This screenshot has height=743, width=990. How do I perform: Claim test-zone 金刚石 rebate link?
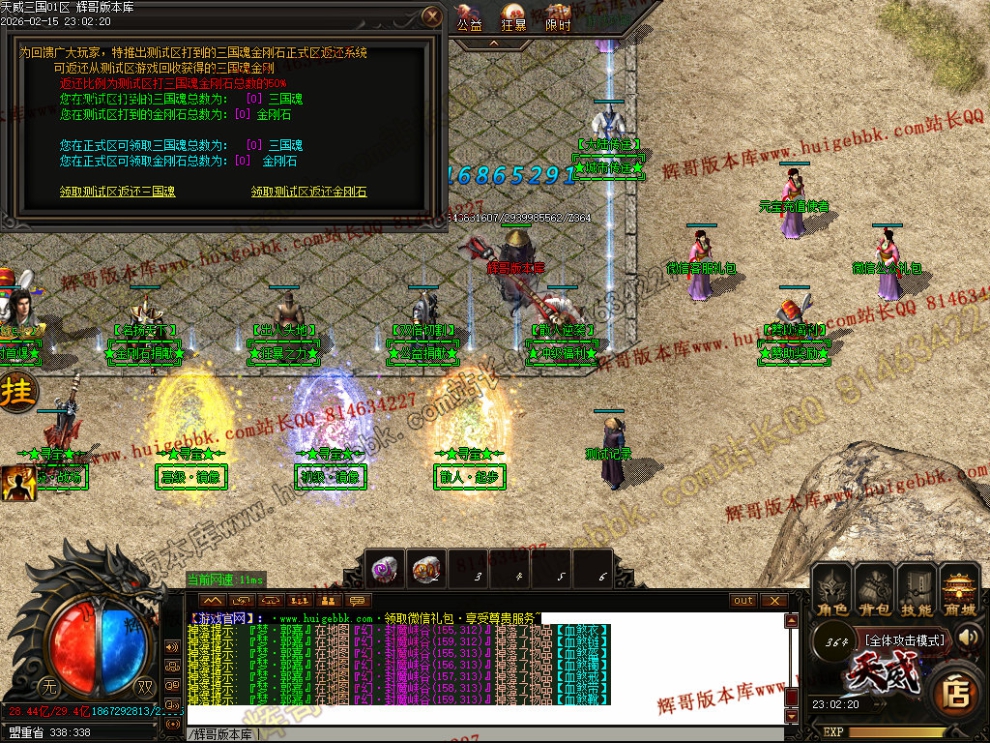point(309,192)
